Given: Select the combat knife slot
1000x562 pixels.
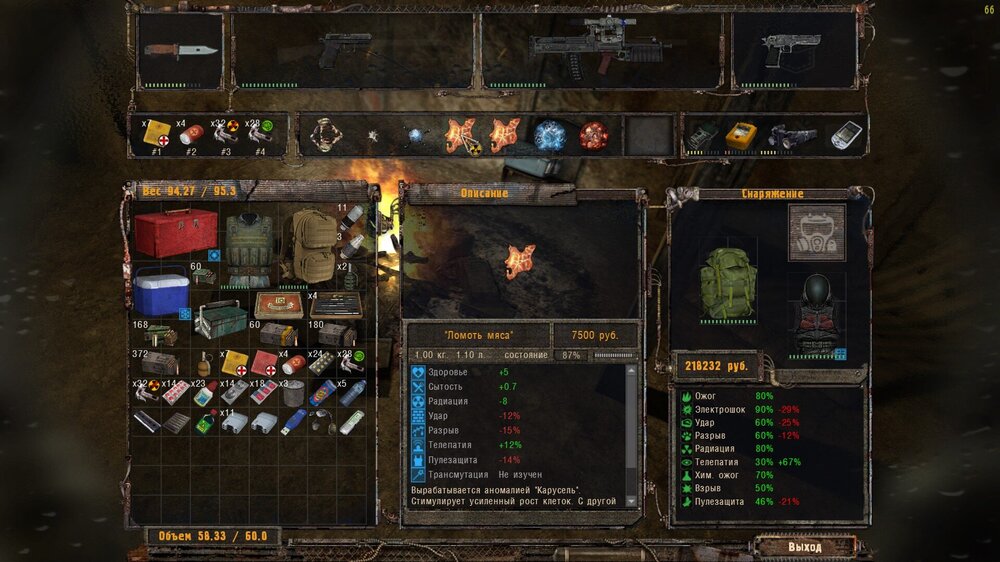Looking at the screenshot, I should 180,50.
